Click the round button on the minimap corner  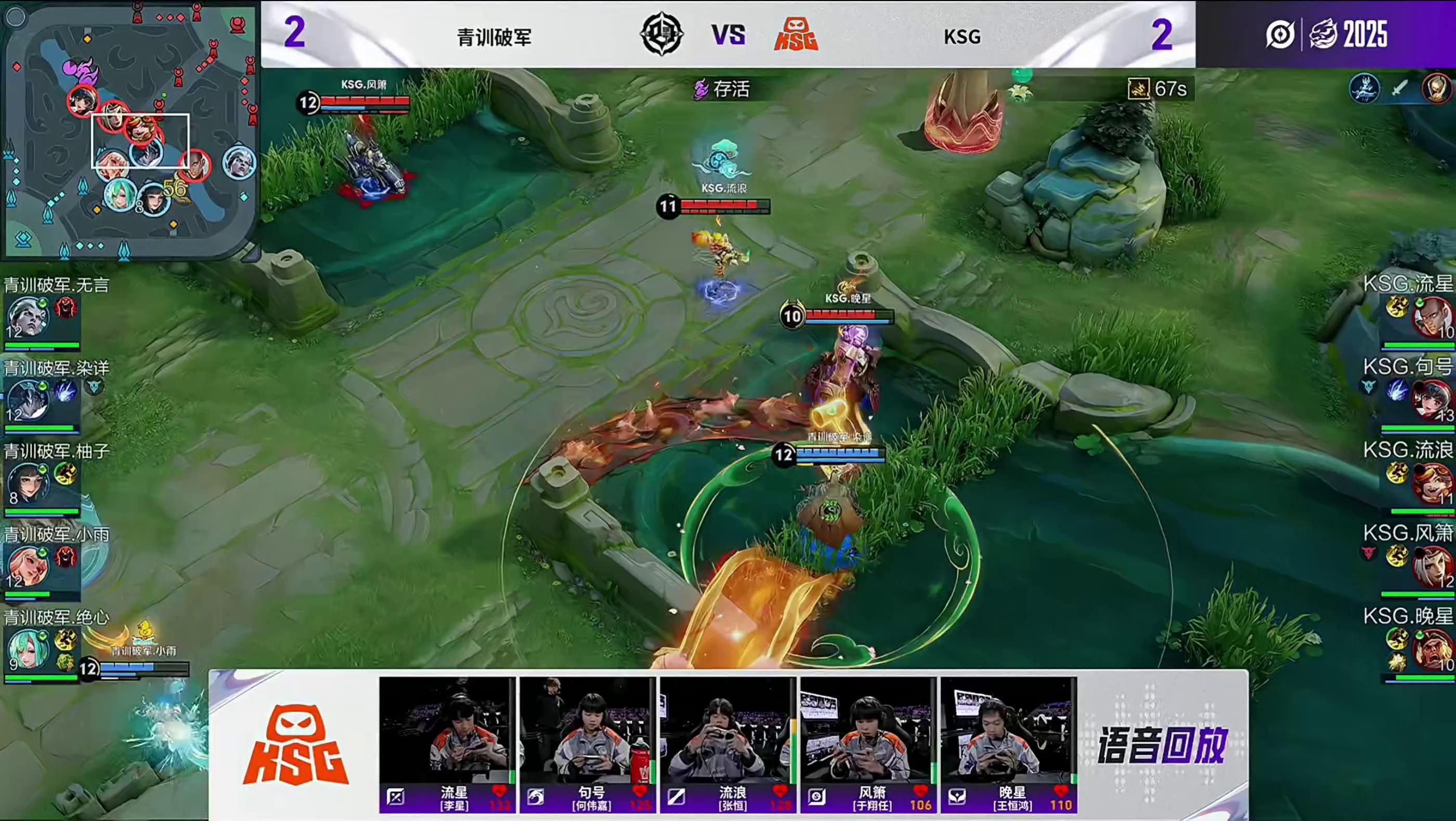tap(16, 17)
